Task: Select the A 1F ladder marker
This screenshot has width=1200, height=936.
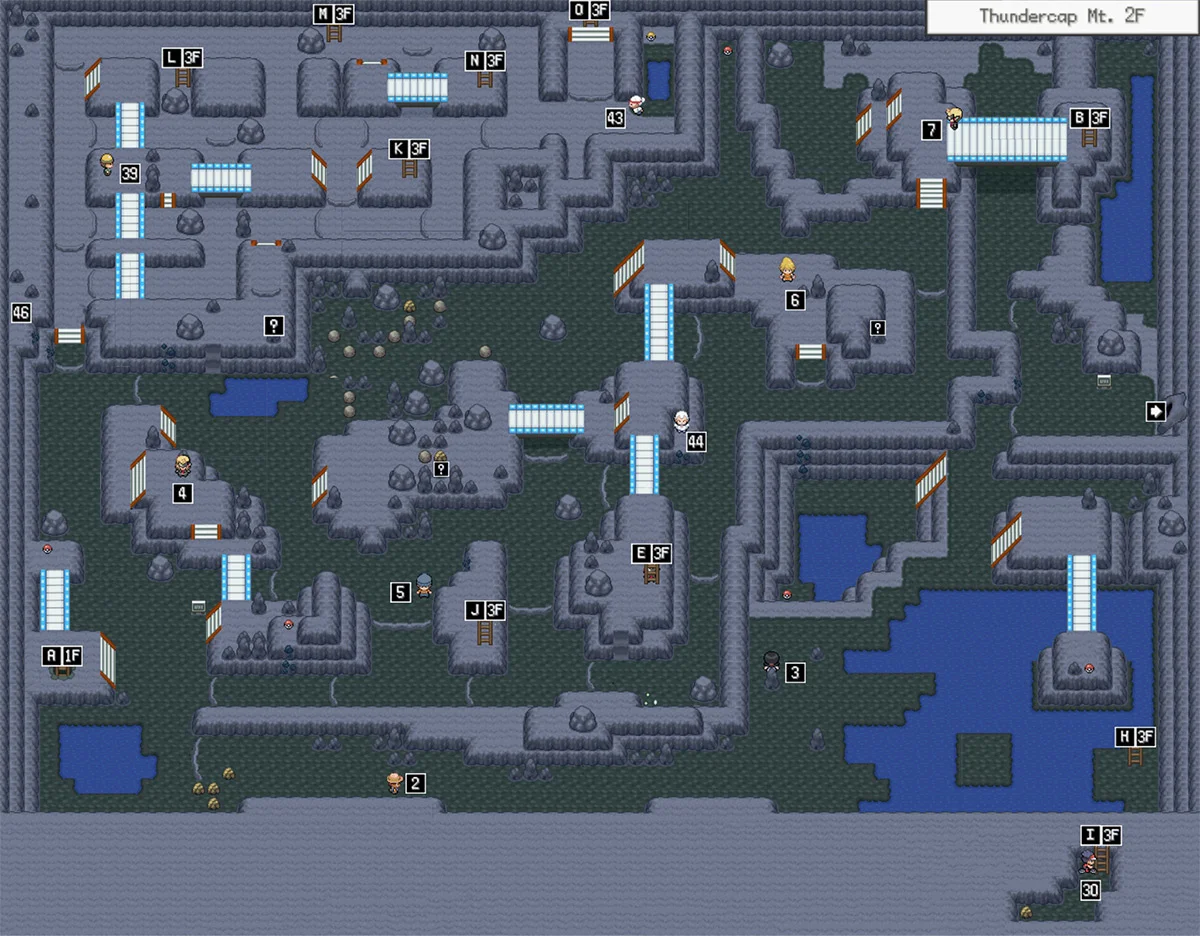Action: click(61, 656)
